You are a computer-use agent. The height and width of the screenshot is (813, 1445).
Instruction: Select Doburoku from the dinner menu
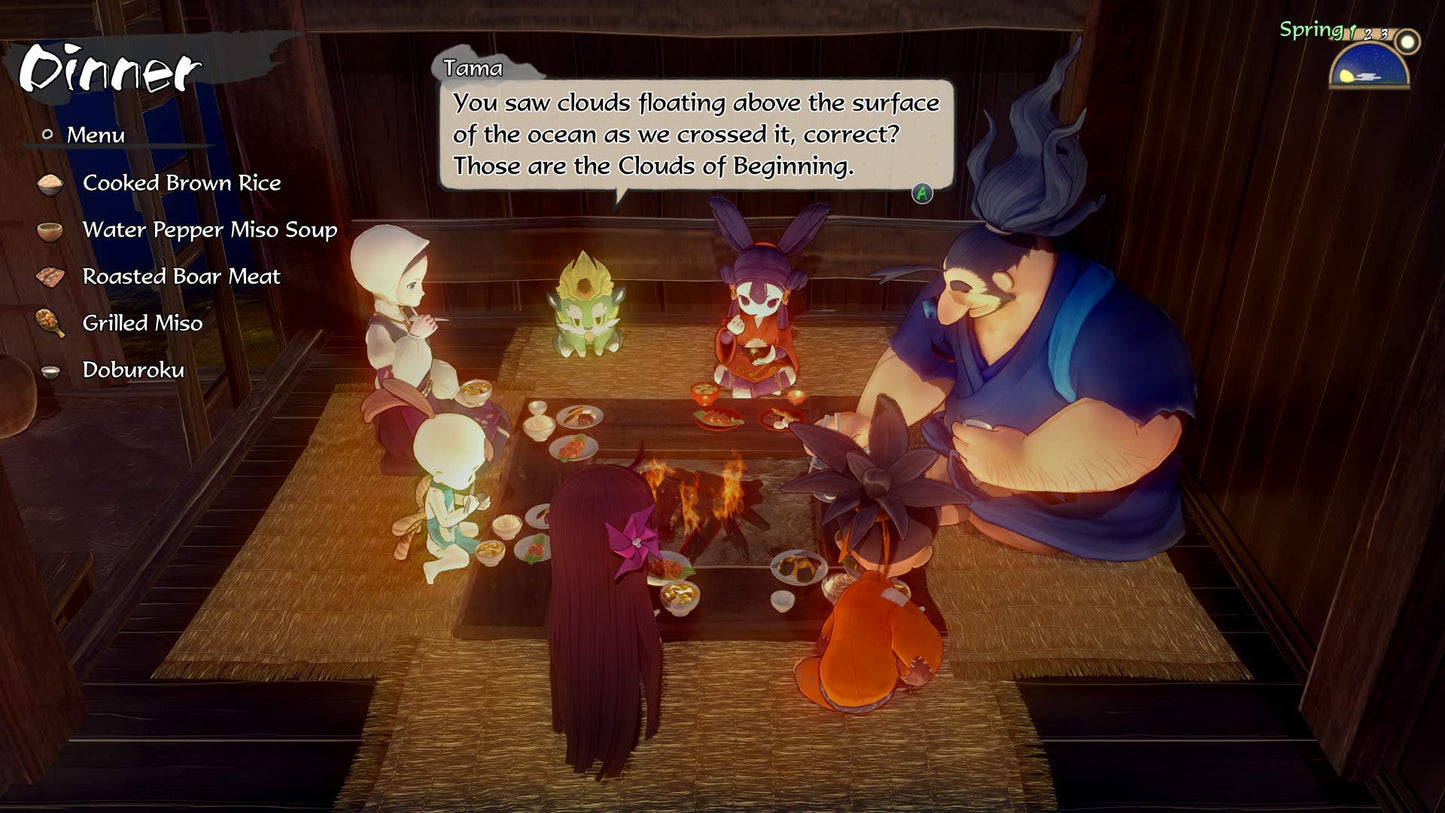(133, 369)
